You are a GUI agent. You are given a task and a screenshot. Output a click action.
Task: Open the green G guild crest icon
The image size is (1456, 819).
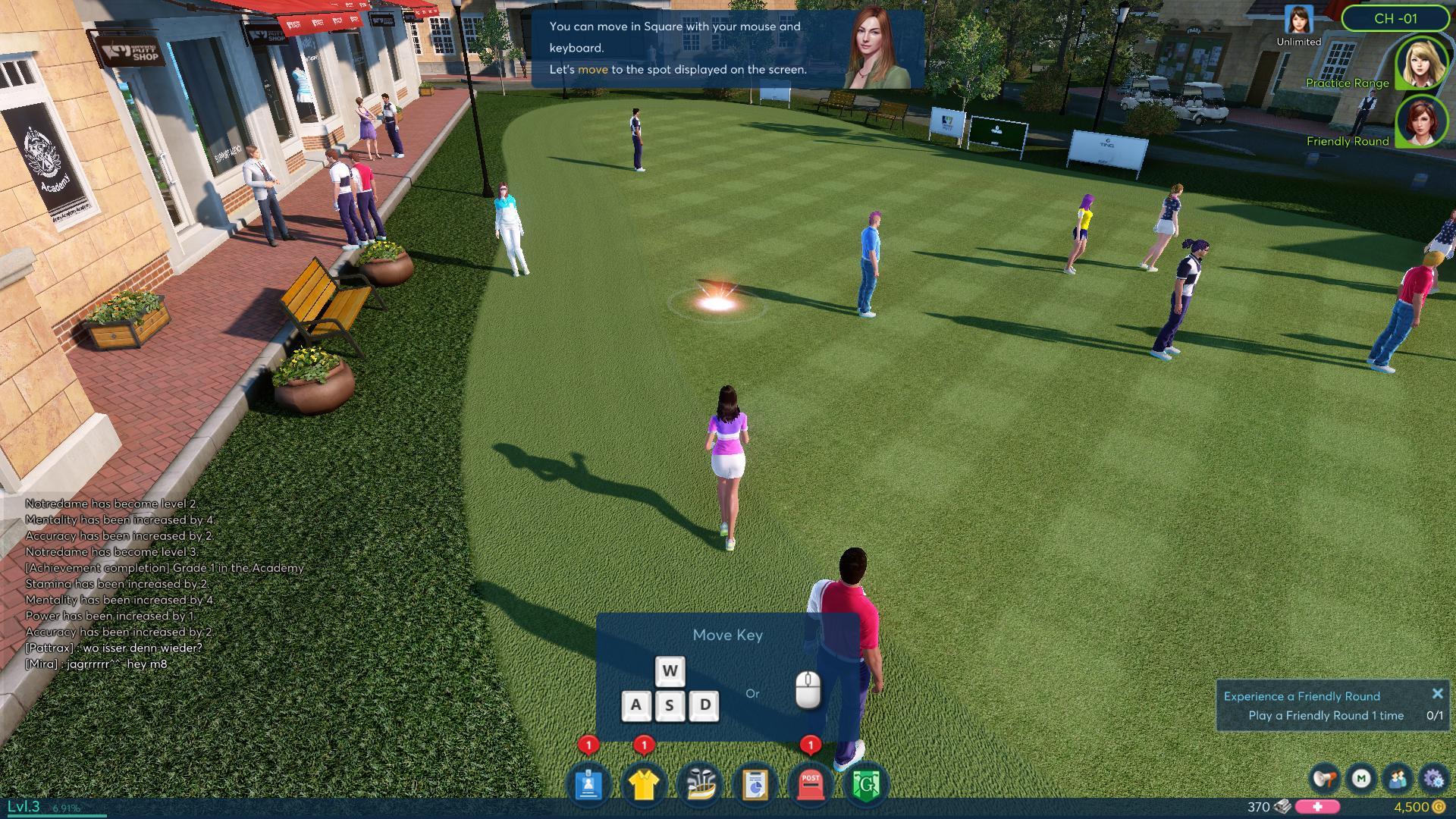(866, 785)
